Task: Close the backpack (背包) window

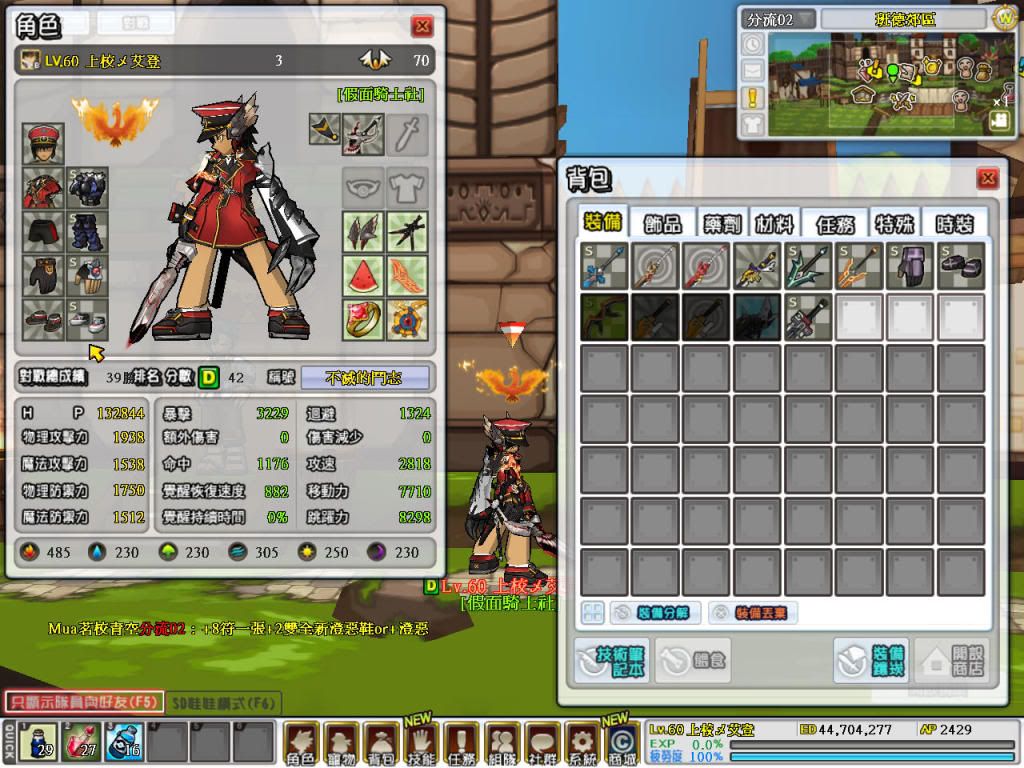Action: tap(987, 178)
